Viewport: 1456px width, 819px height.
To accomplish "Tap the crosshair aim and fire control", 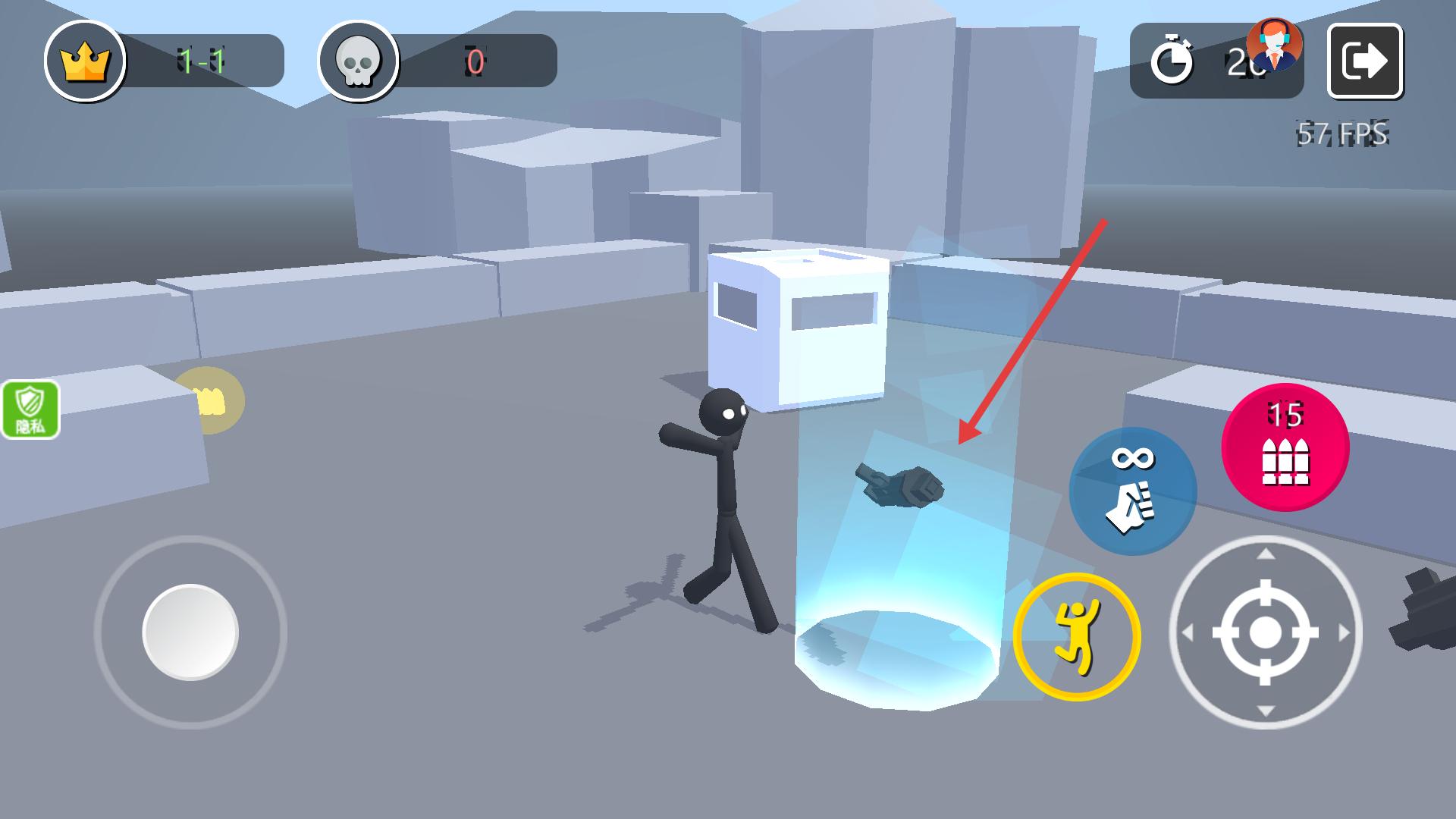I will coord(1264,632).
